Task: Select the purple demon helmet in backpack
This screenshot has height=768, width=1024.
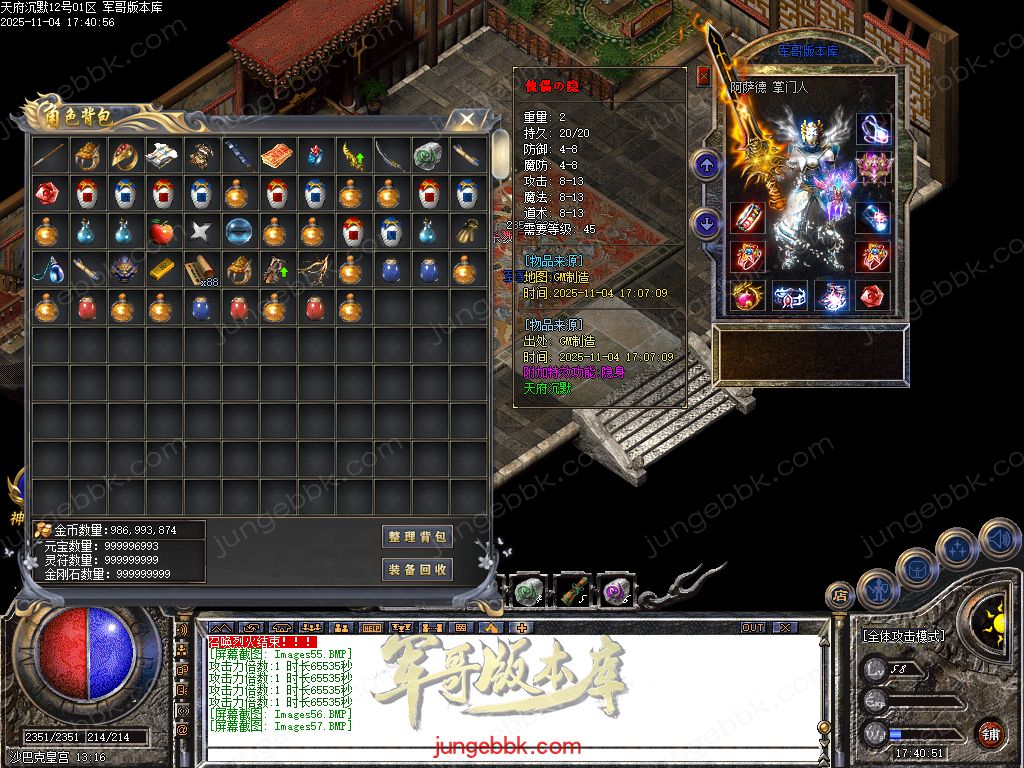Action: pyautogui.click(x=124, y=270)
